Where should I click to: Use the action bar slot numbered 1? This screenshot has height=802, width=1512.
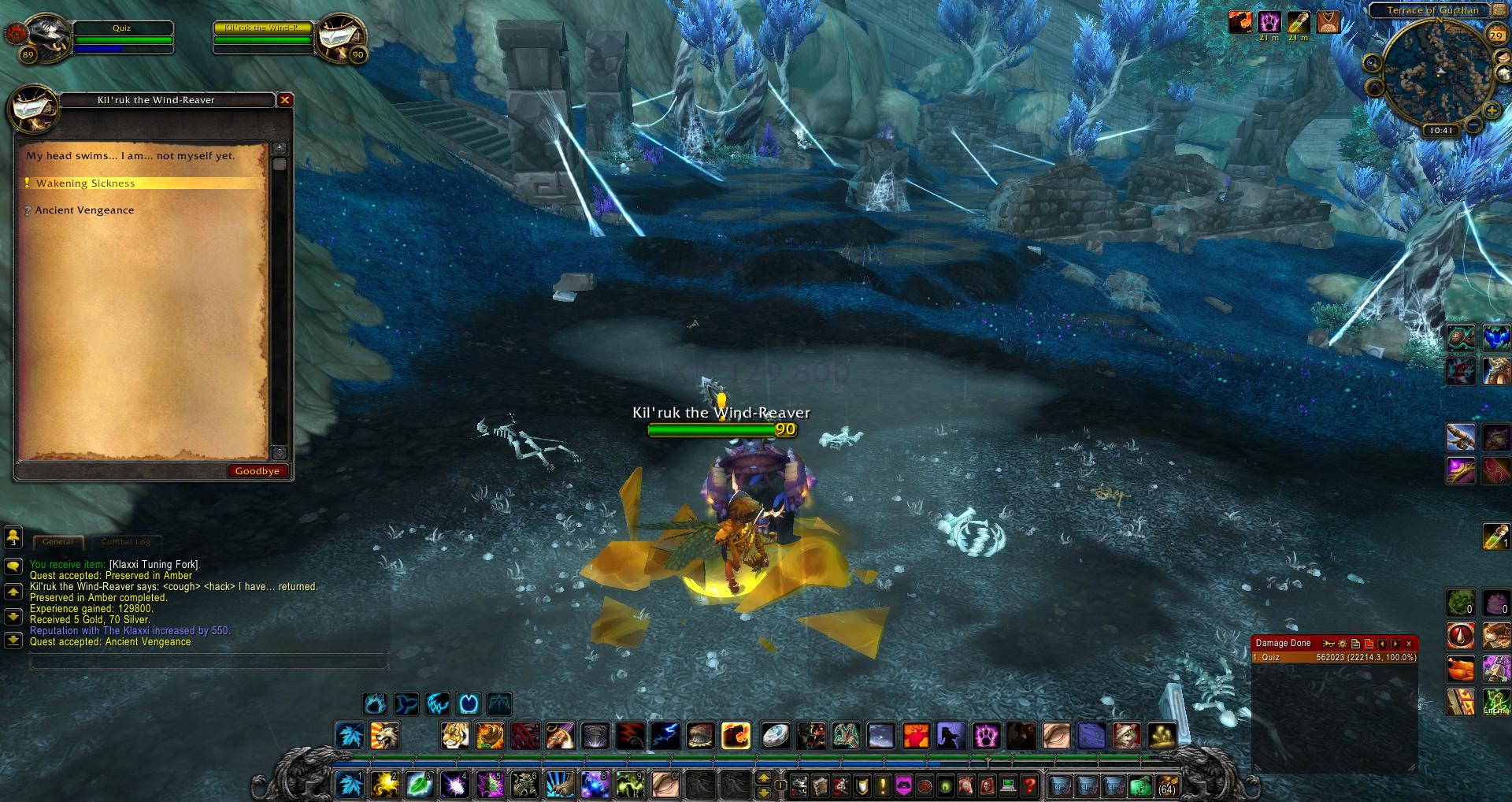click(x=350, y=785)
